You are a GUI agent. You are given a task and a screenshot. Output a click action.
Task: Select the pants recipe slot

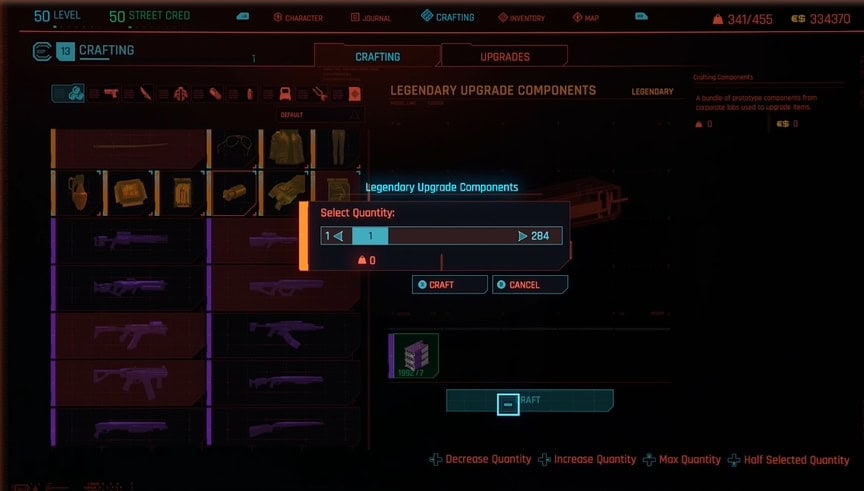point(335,148)
